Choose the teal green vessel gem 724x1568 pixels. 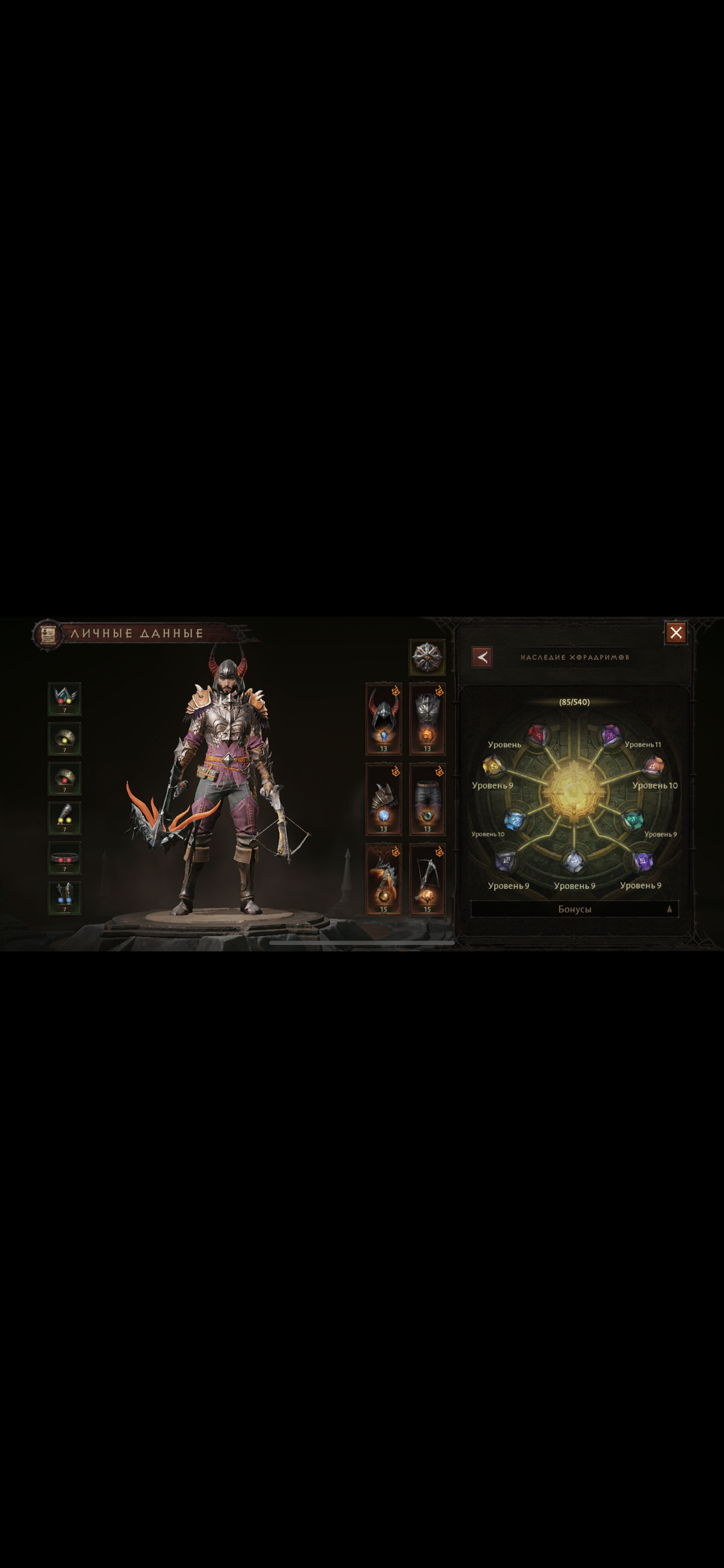click(632, 820)
